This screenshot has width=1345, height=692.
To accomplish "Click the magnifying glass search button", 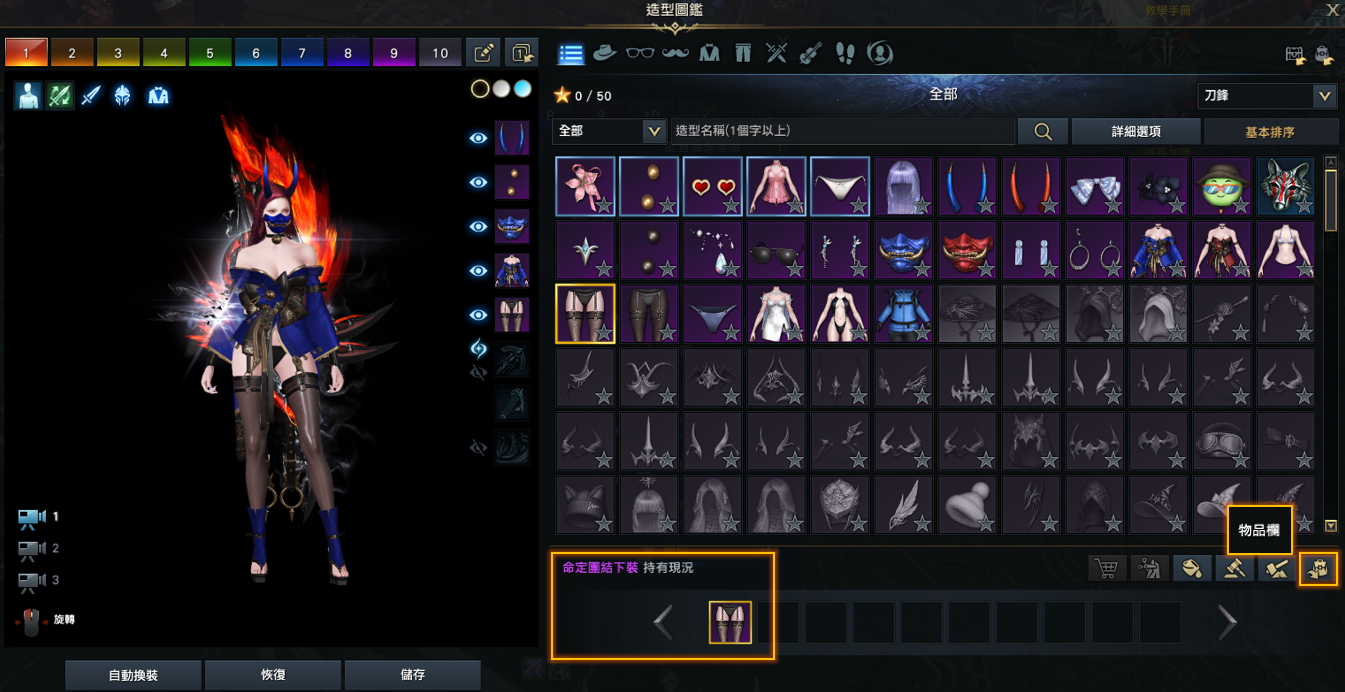I will [1043, 131].
